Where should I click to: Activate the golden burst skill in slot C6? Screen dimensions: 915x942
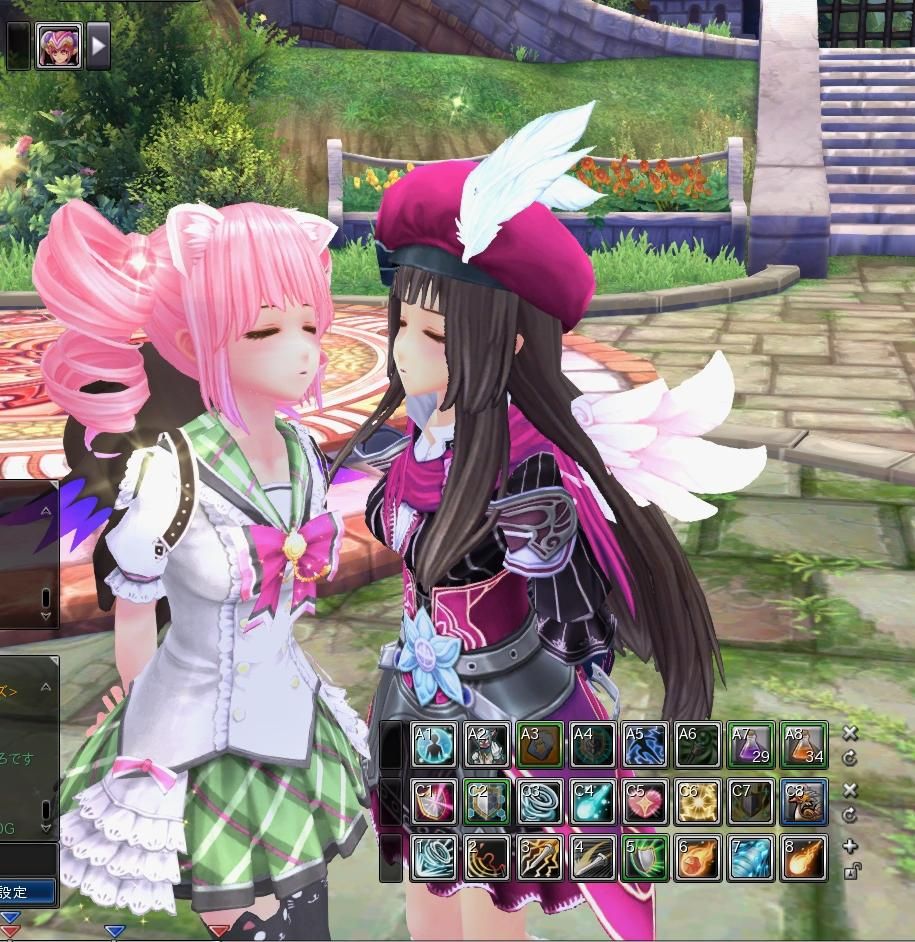(698, 802)
